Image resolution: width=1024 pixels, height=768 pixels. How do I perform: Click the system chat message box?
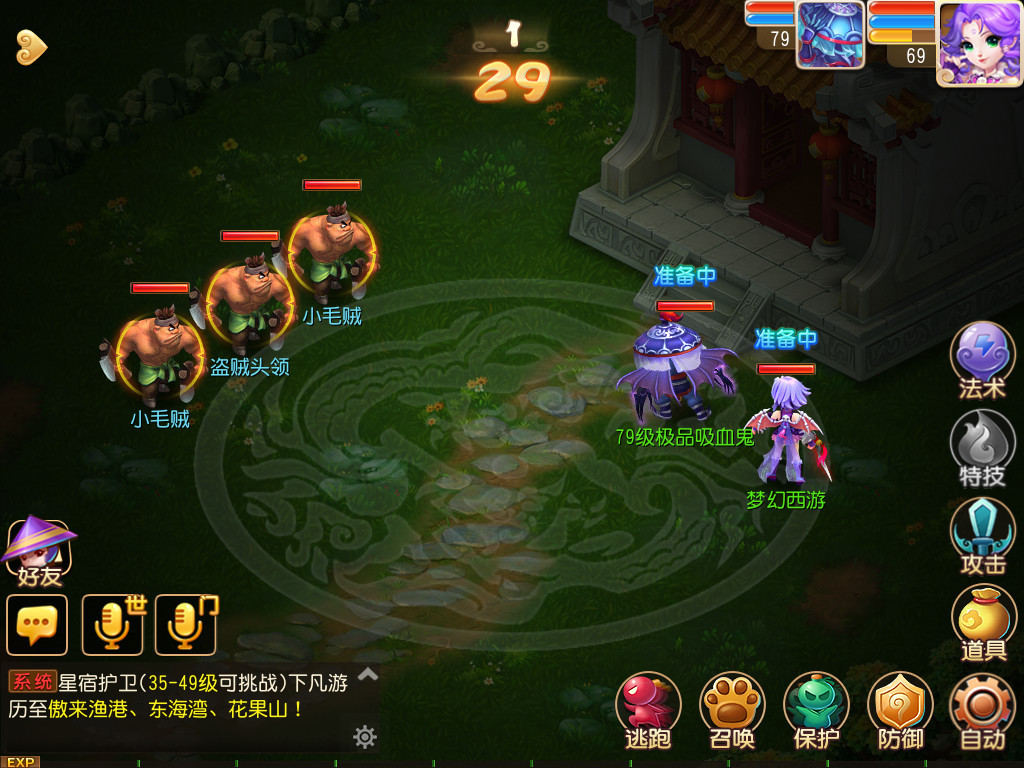(180, 696)
